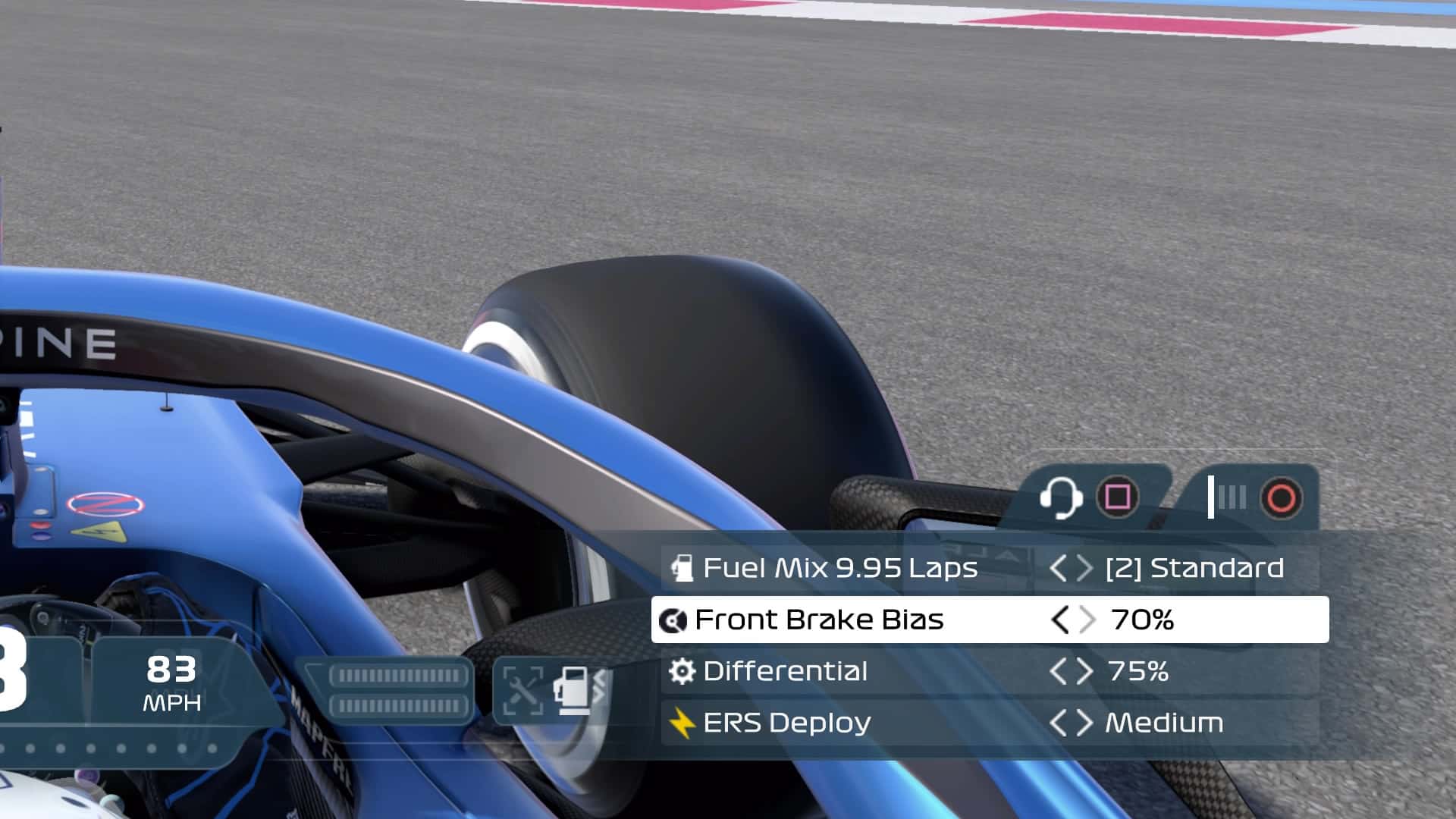Viewport: 1456px width, 819px height.
Task: Click the fuel pump icon beside Fuel Mix
Action: pos(681,568)
